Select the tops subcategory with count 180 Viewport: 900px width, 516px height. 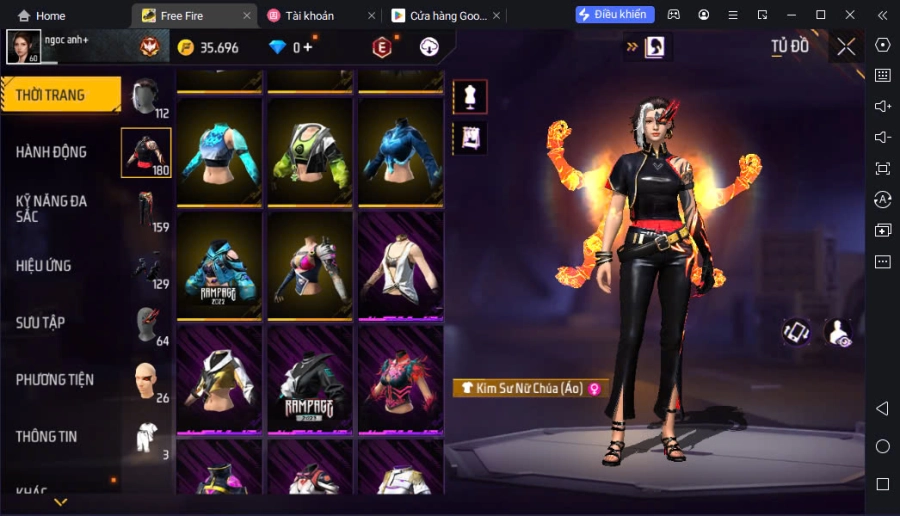coord(146,152)
